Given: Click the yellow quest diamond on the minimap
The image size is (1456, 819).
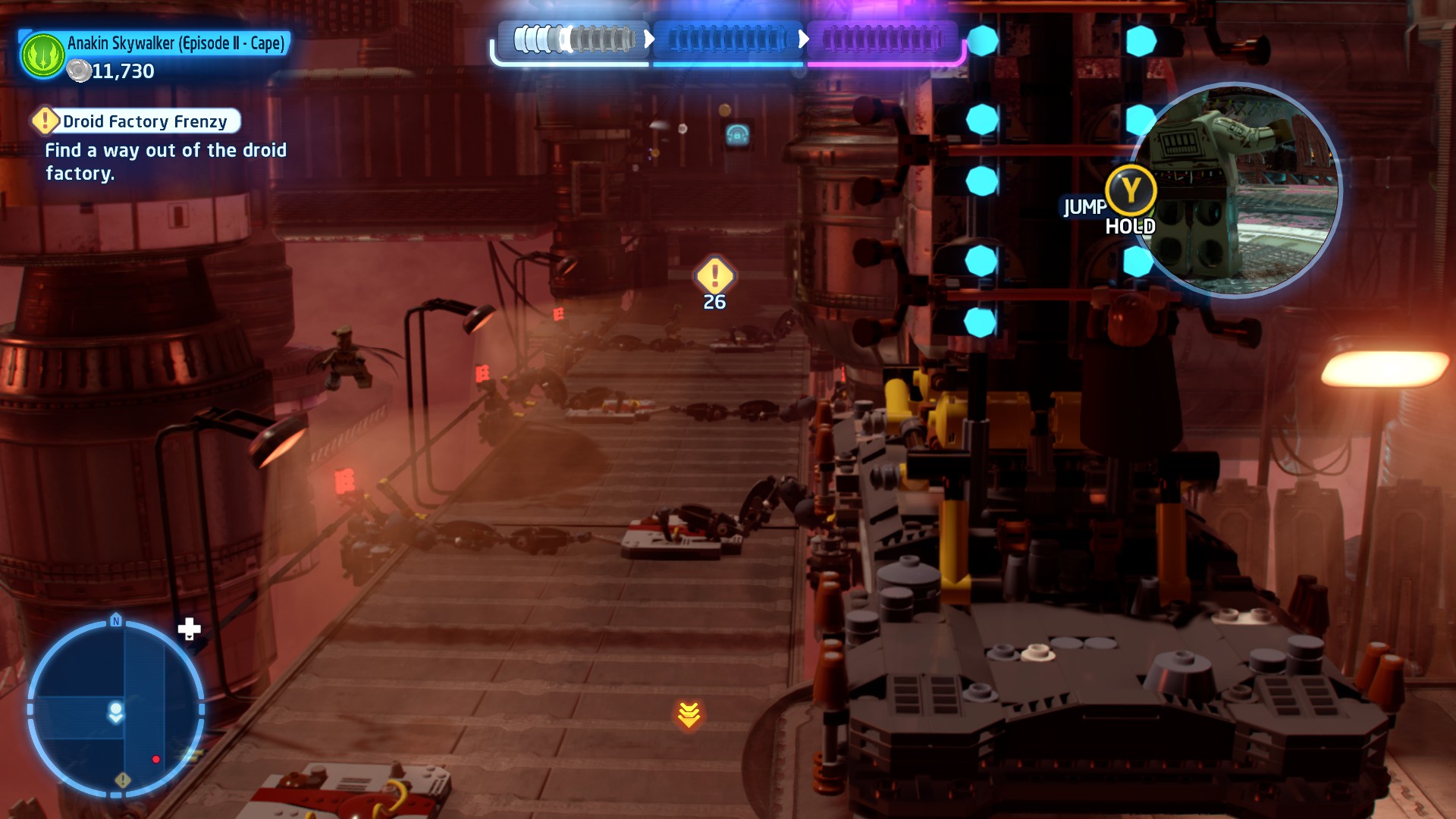Looking at the screenshot, I should pos(123,780).
